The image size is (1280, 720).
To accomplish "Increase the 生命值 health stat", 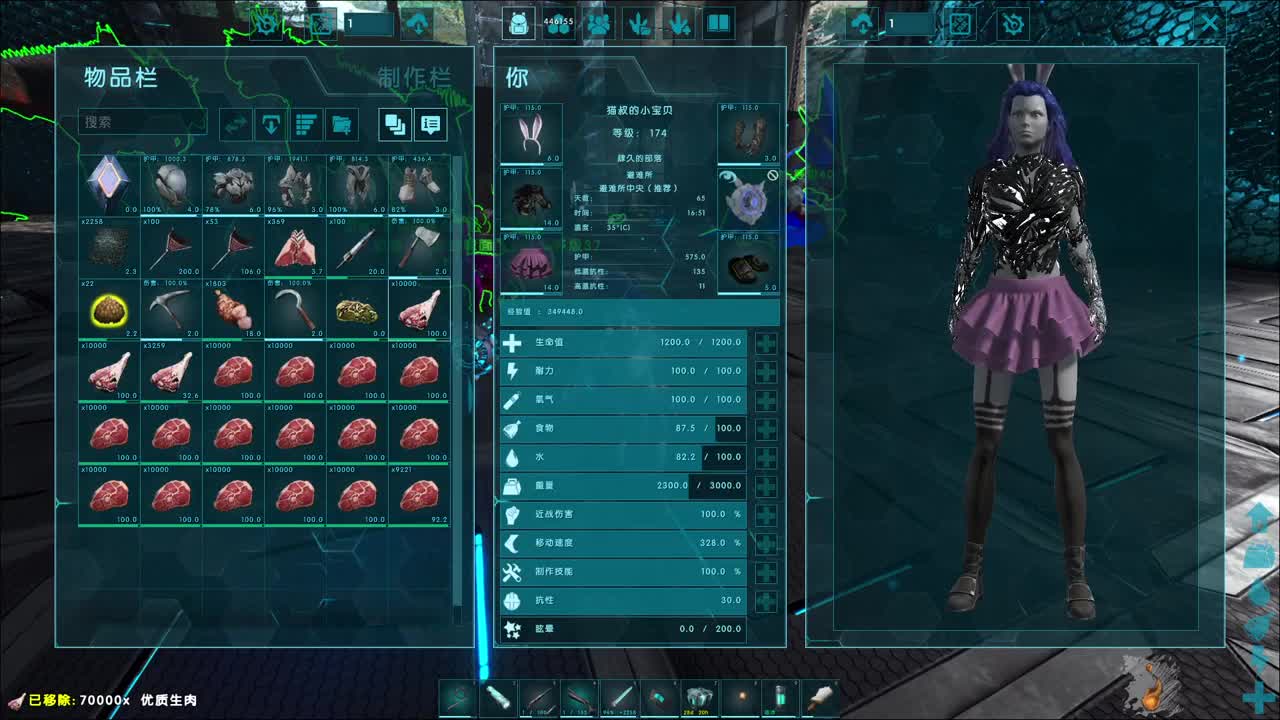I will point(766,343).
